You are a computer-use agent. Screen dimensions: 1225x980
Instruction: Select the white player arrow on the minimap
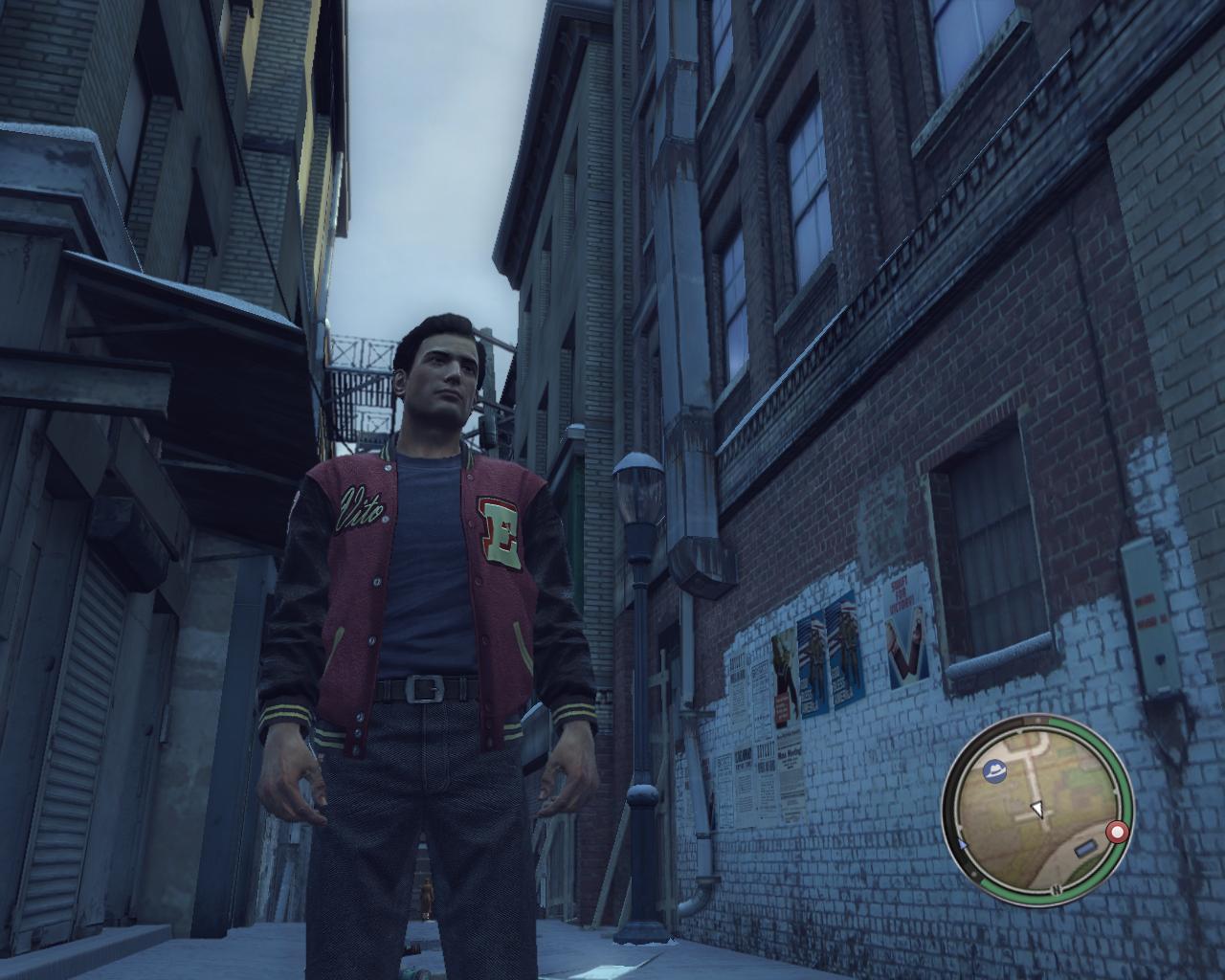pyautogui.click(x=1036, y=811)
